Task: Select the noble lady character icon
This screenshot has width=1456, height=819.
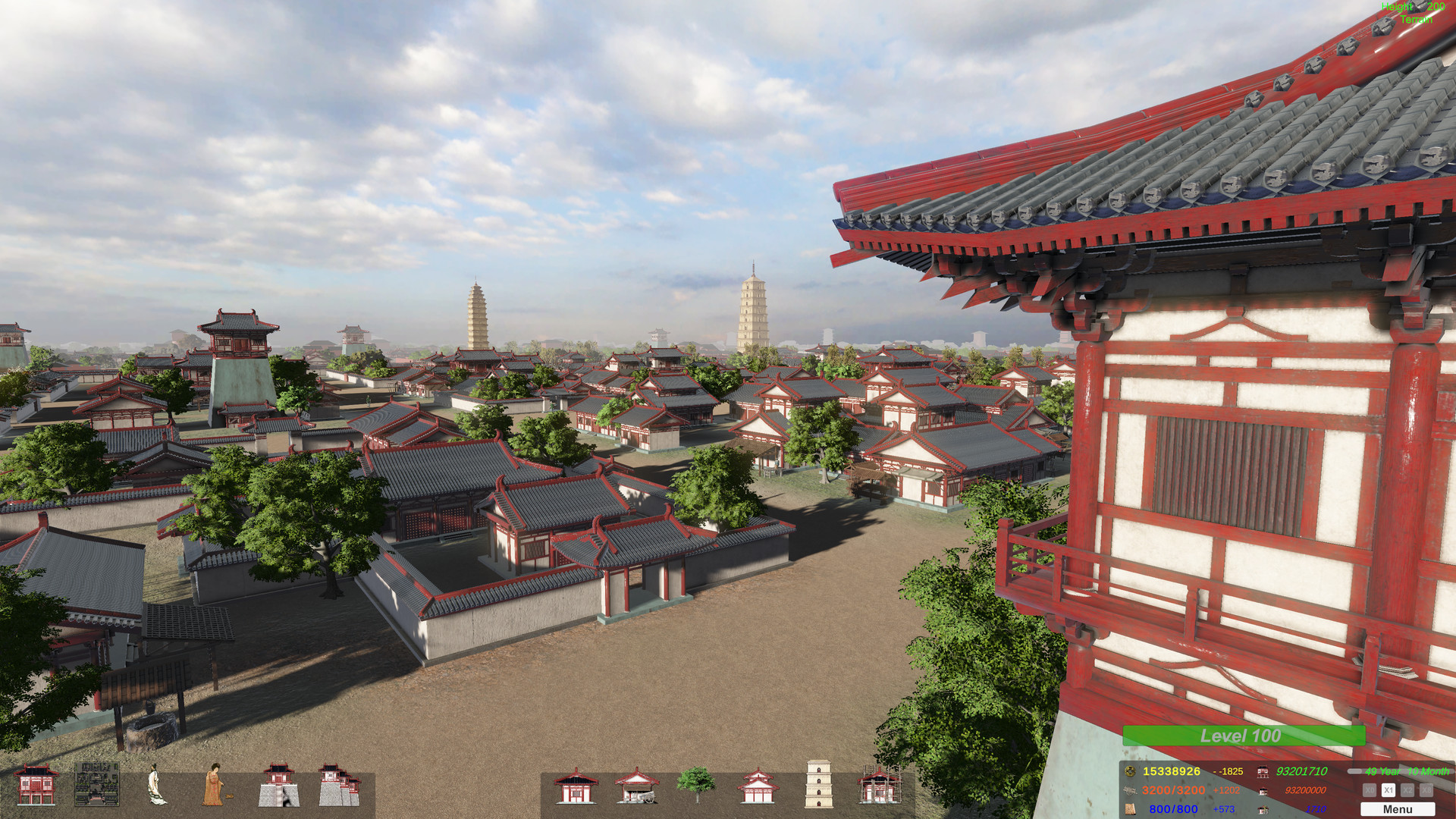Action: pos(215,783)
